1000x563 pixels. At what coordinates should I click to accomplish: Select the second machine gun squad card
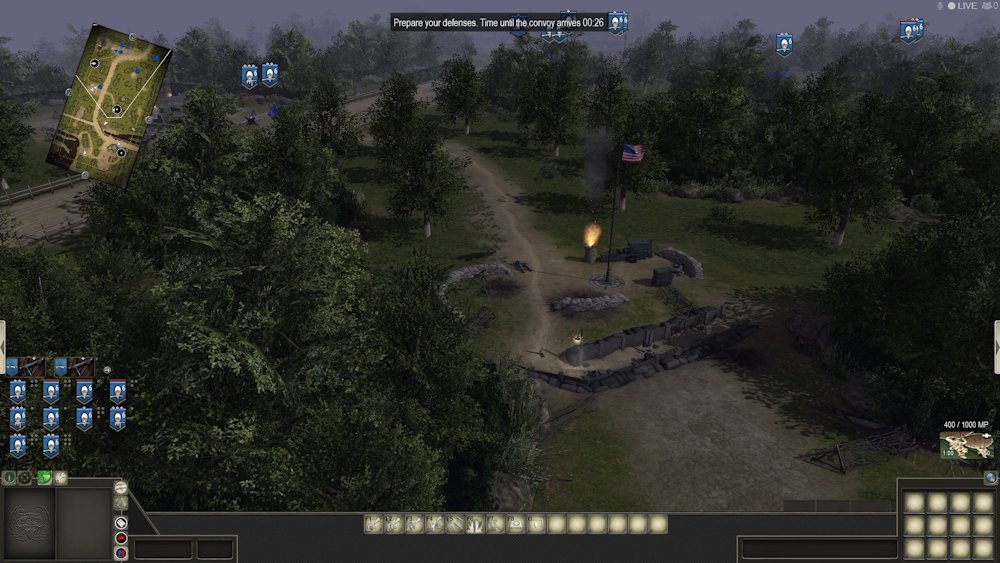click(75, 367)
